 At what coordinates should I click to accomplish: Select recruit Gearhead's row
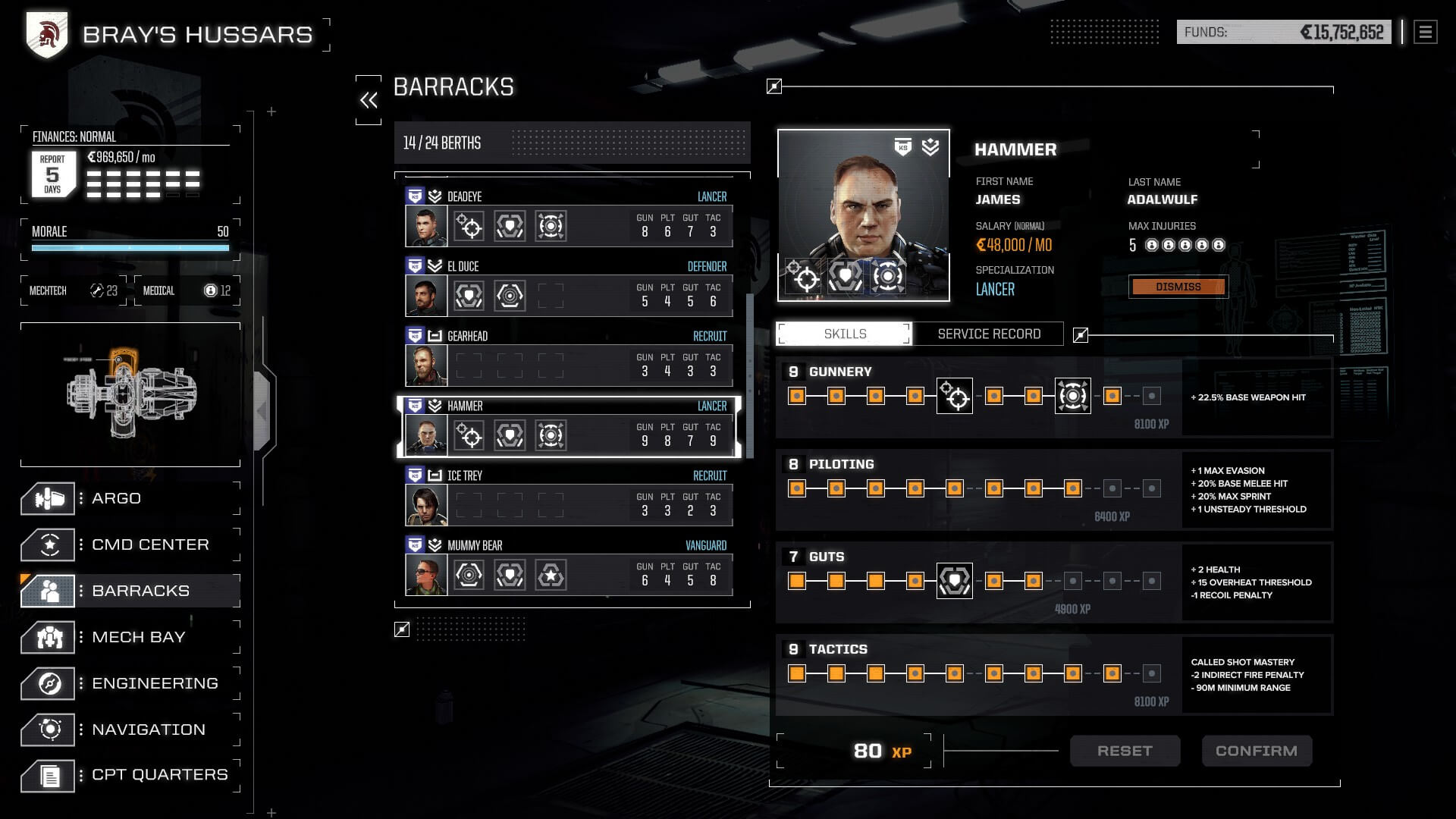[569, 358]
